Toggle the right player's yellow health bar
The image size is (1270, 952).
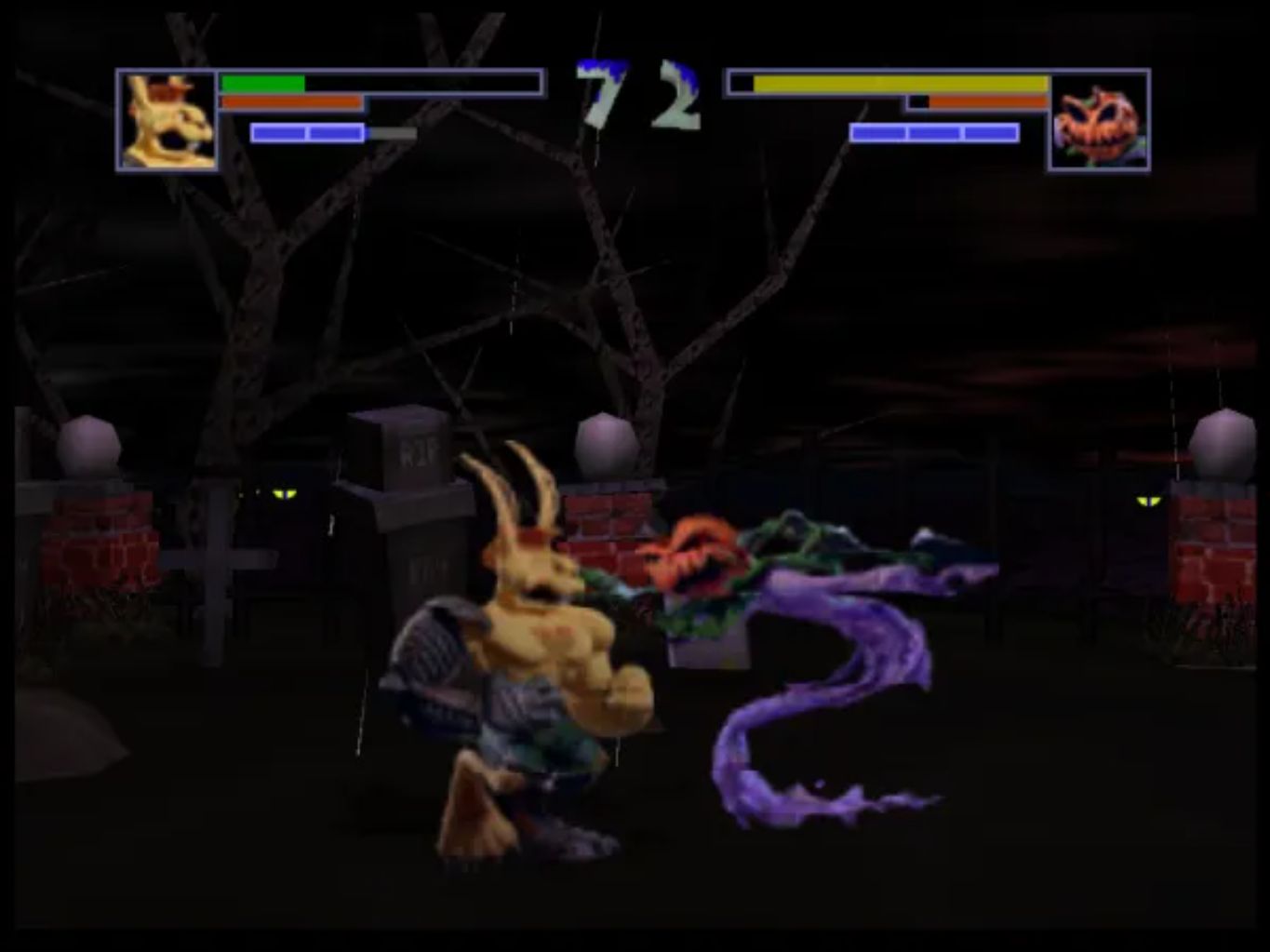click(898, 83)
